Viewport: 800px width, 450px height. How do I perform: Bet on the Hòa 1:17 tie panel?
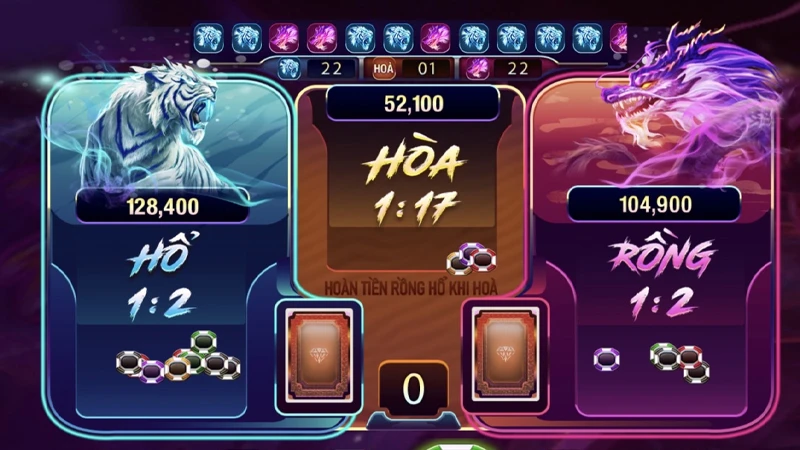[411, 190]
